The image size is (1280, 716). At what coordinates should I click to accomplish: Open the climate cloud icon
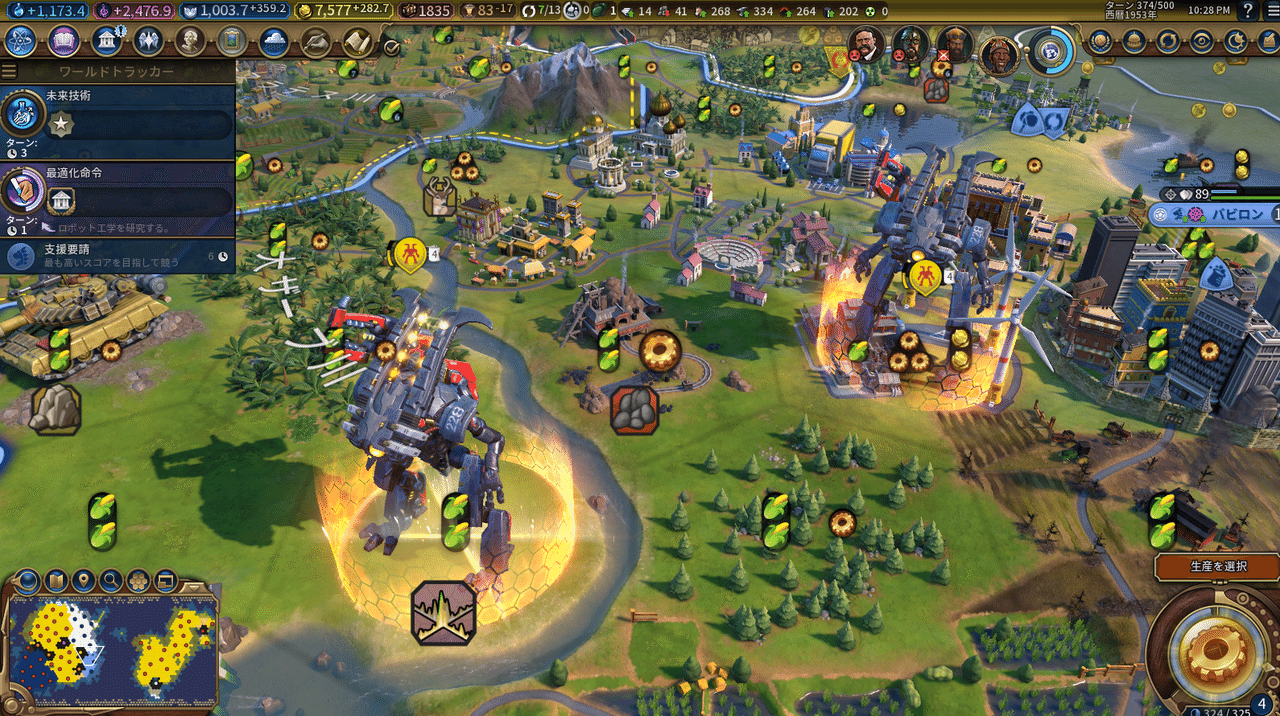click(x=274, y=42)
